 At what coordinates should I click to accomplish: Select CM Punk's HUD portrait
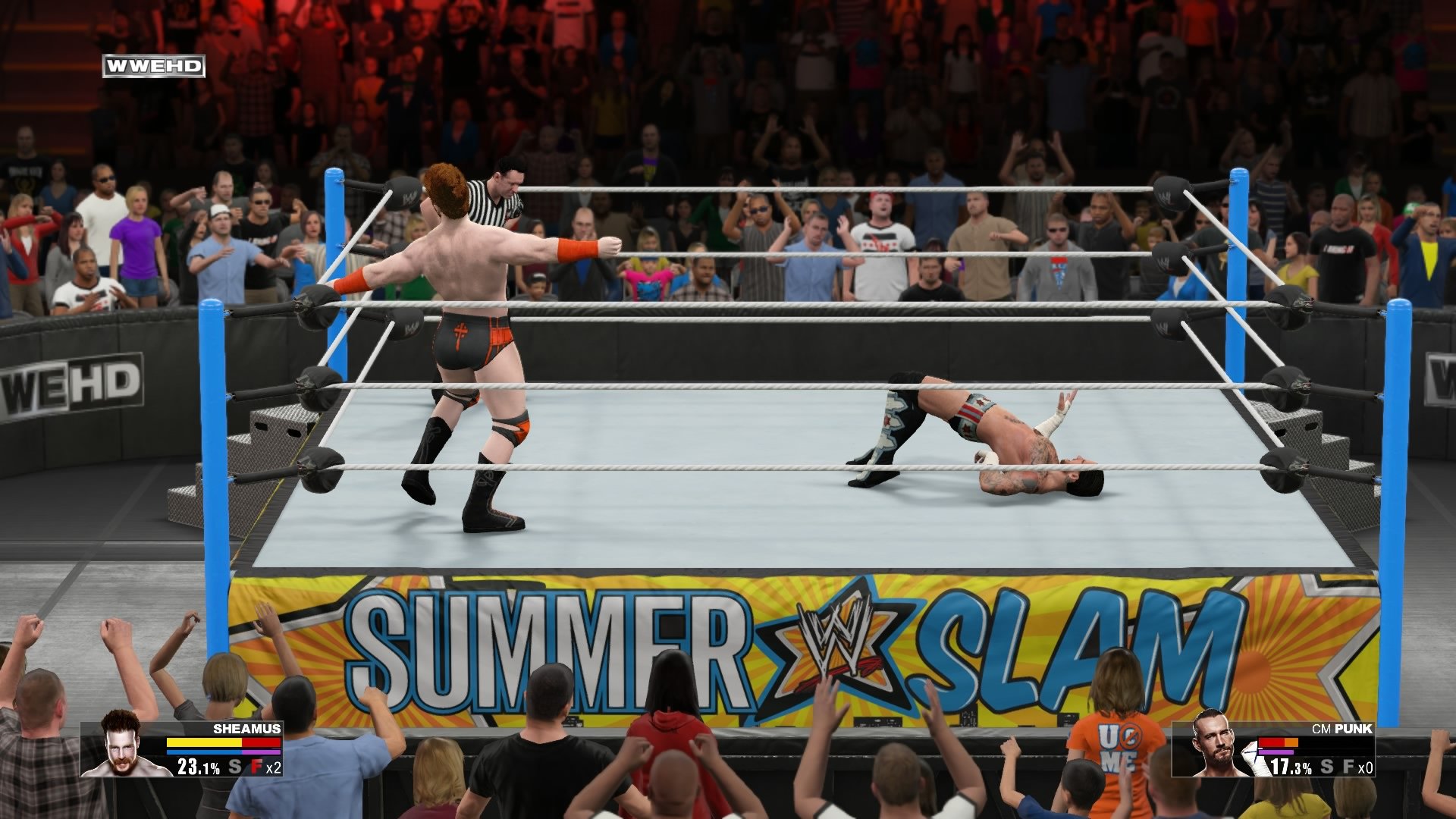1212,747
